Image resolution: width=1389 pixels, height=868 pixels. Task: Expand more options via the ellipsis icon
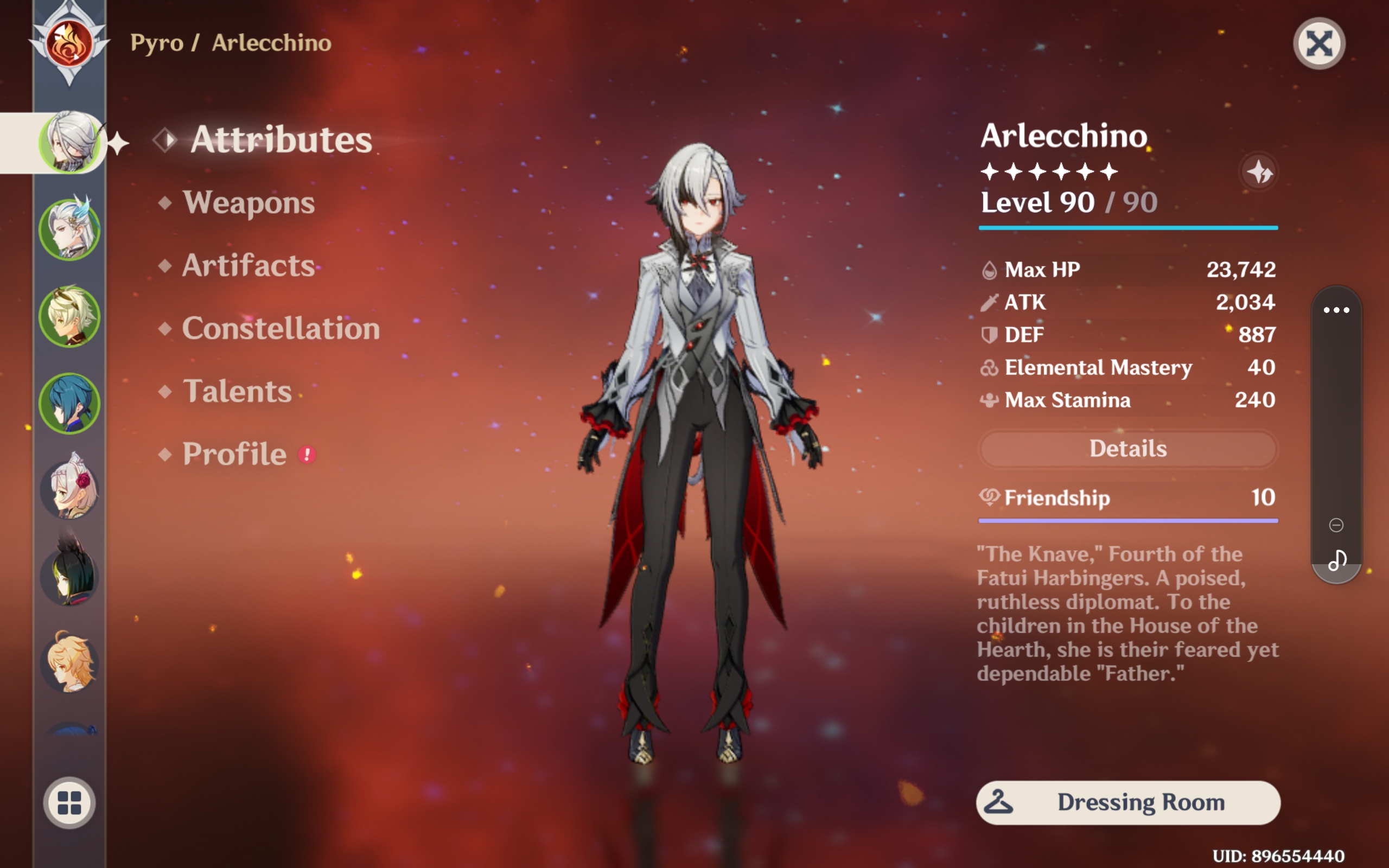[1338, 310]
